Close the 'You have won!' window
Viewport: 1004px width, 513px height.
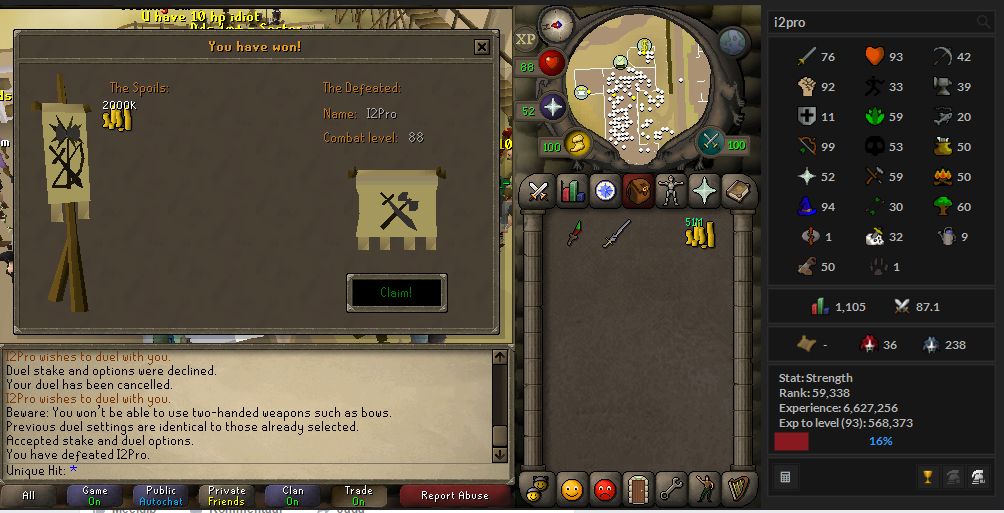tap(482, 47)
